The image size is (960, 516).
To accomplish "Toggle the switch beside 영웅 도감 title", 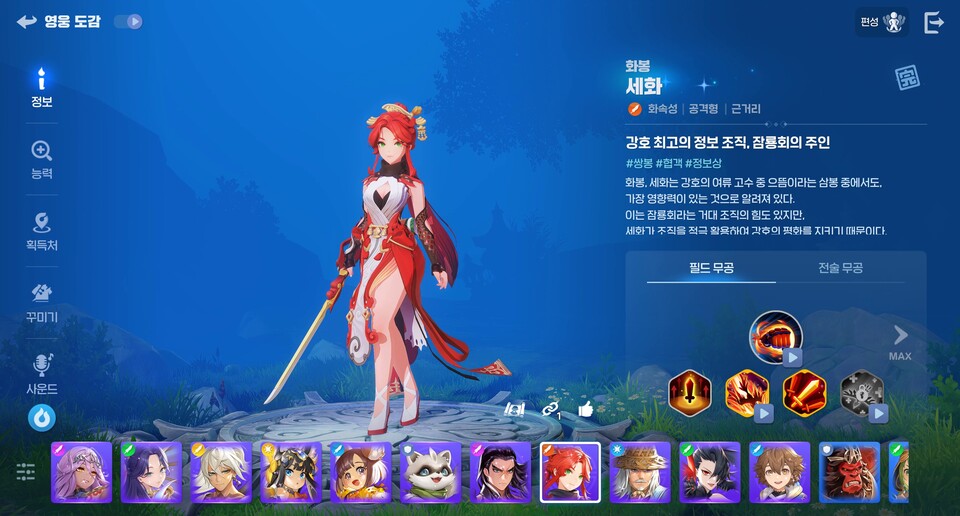I will click(128, 21).
